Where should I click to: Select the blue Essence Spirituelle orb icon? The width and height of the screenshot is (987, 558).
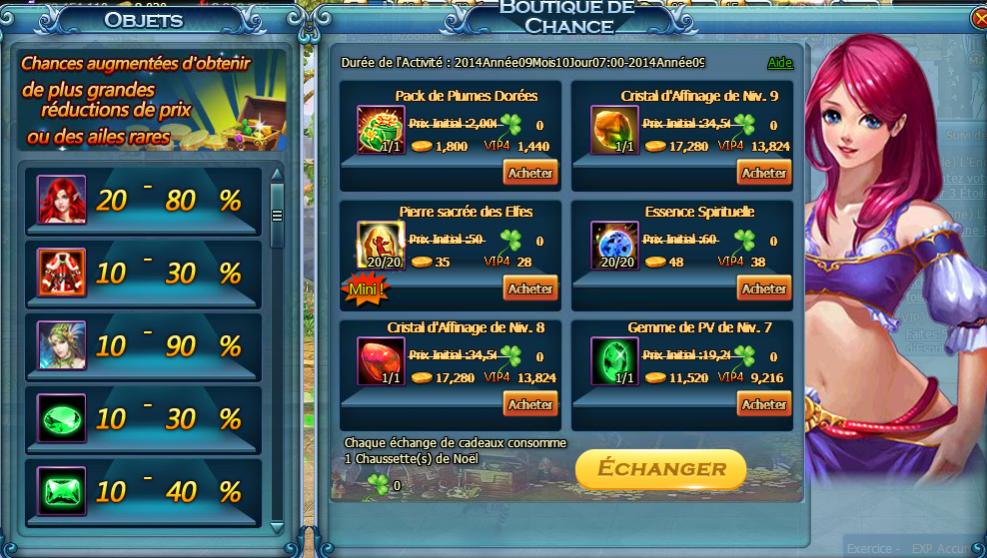(x=615, y=245)
